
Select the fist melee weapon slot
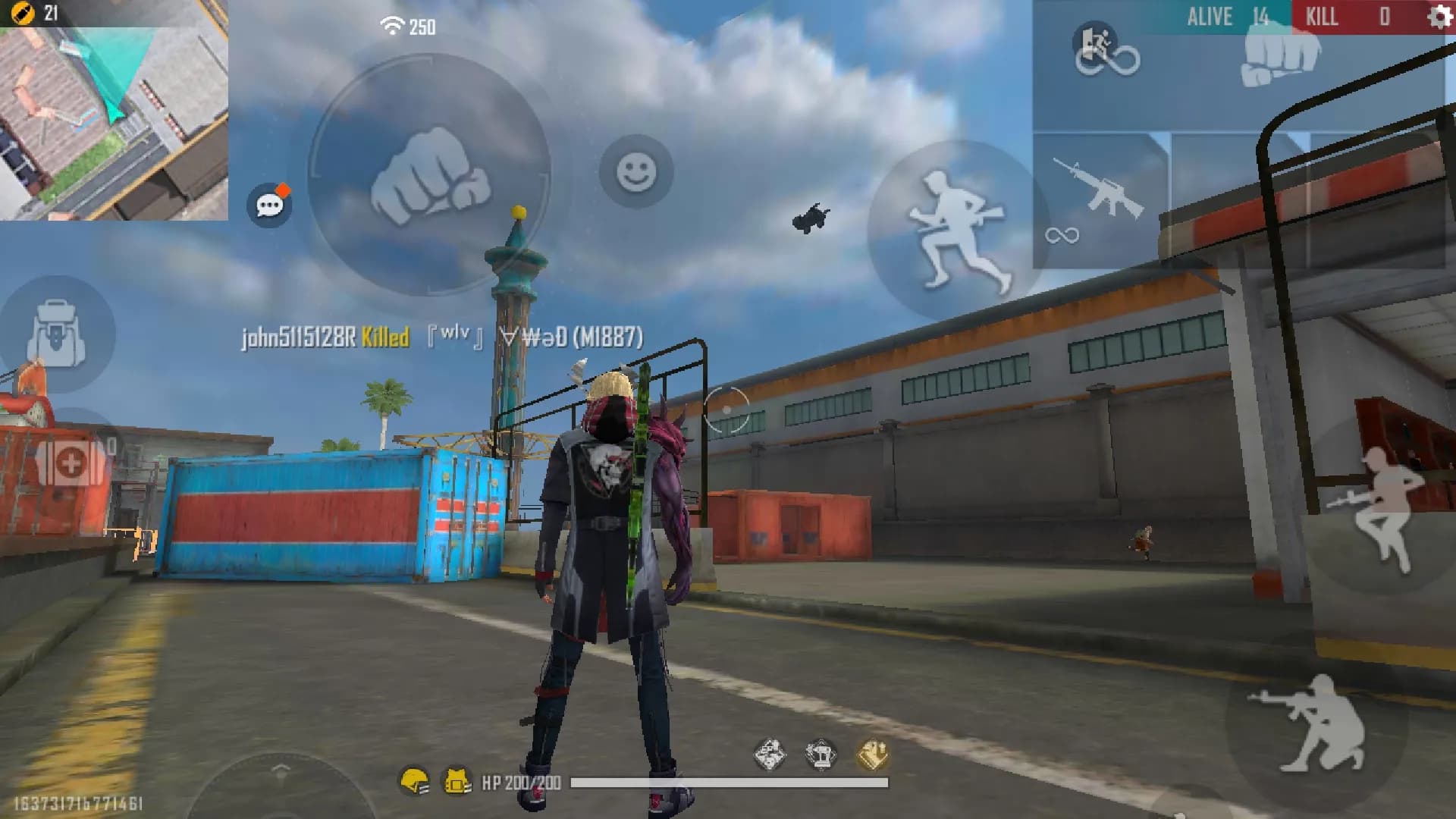click(x=1280, y=57)
